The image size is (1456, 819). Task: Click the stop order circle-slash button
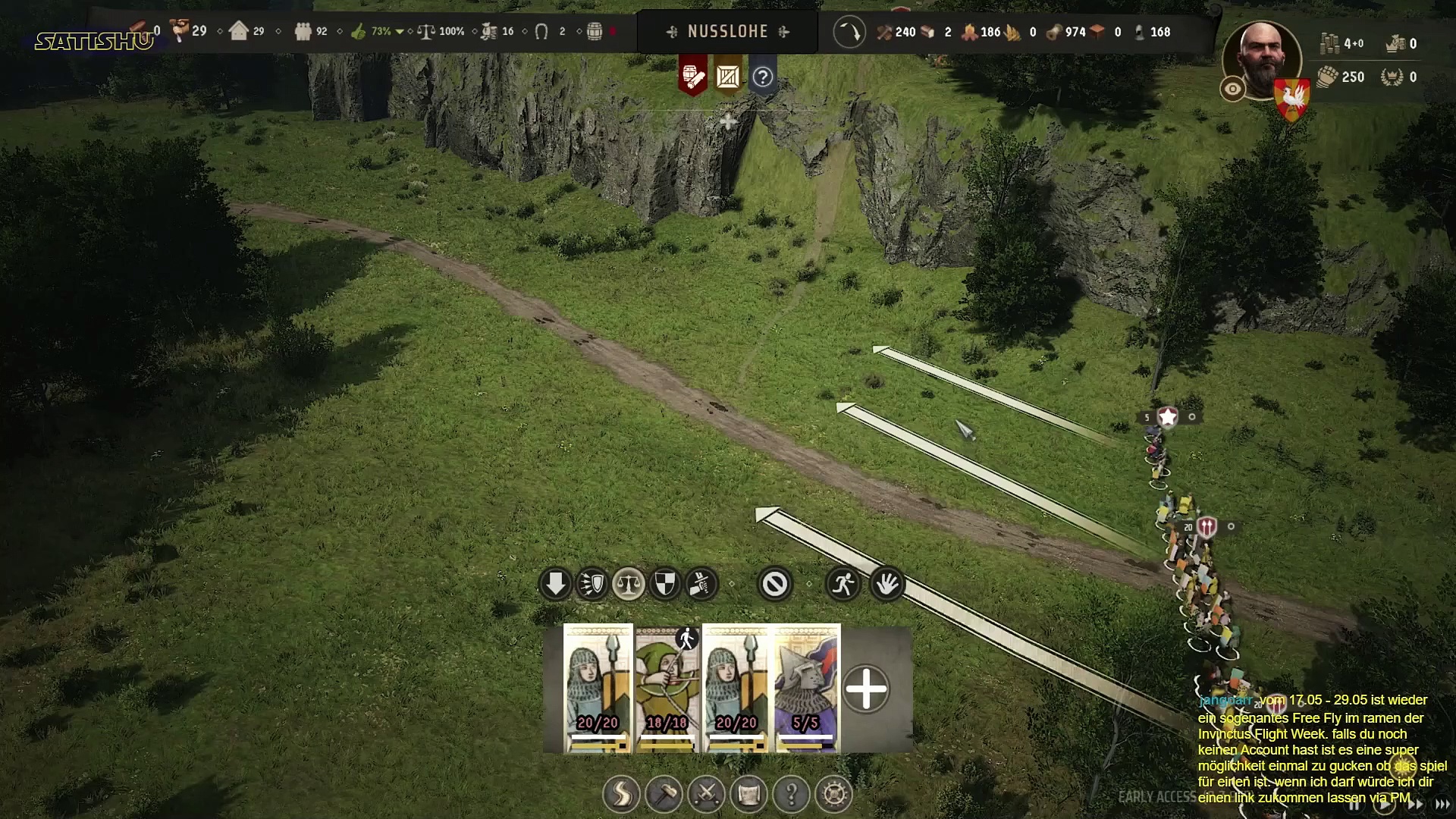(774, 585)
